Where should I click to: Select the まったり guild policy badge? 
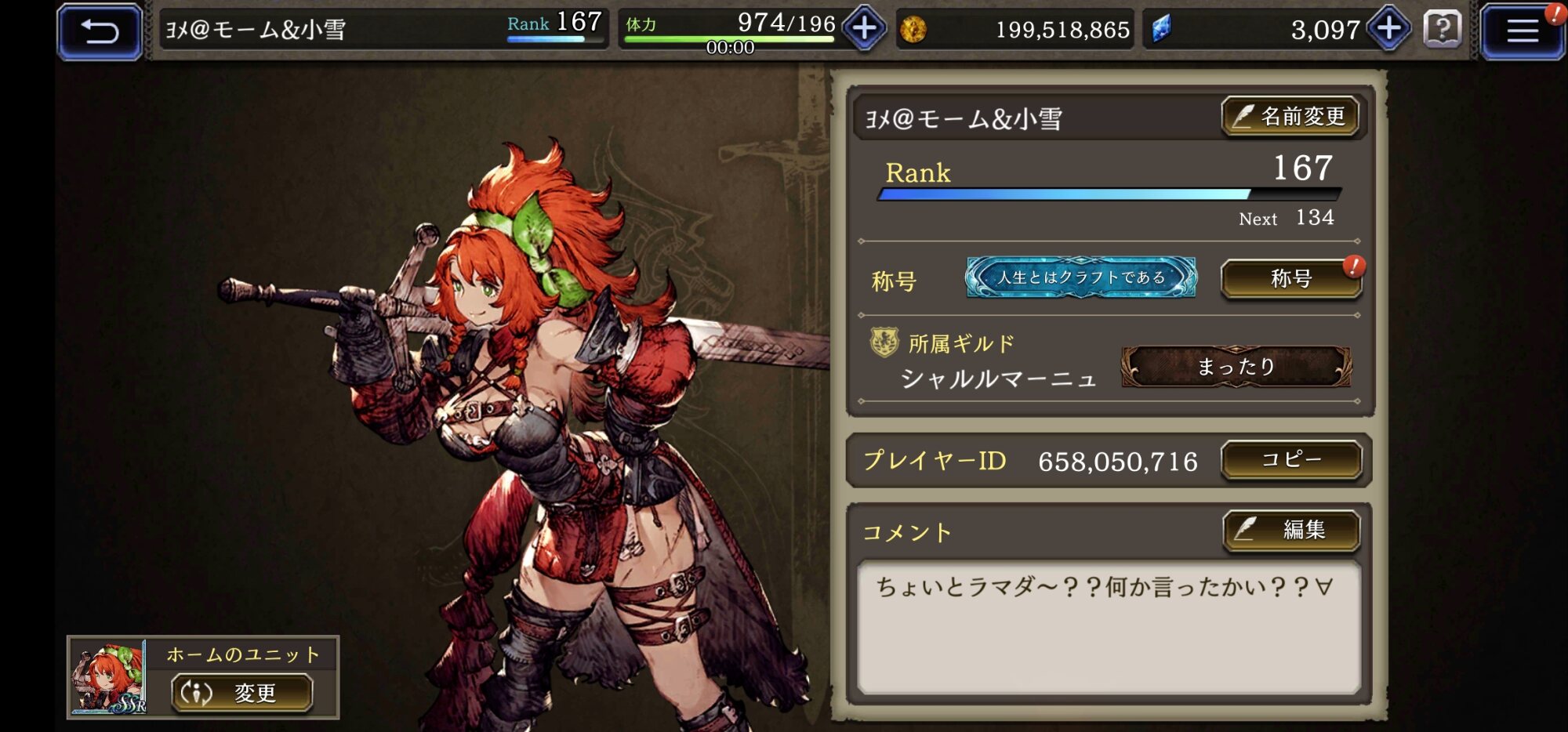point(1236,367)
